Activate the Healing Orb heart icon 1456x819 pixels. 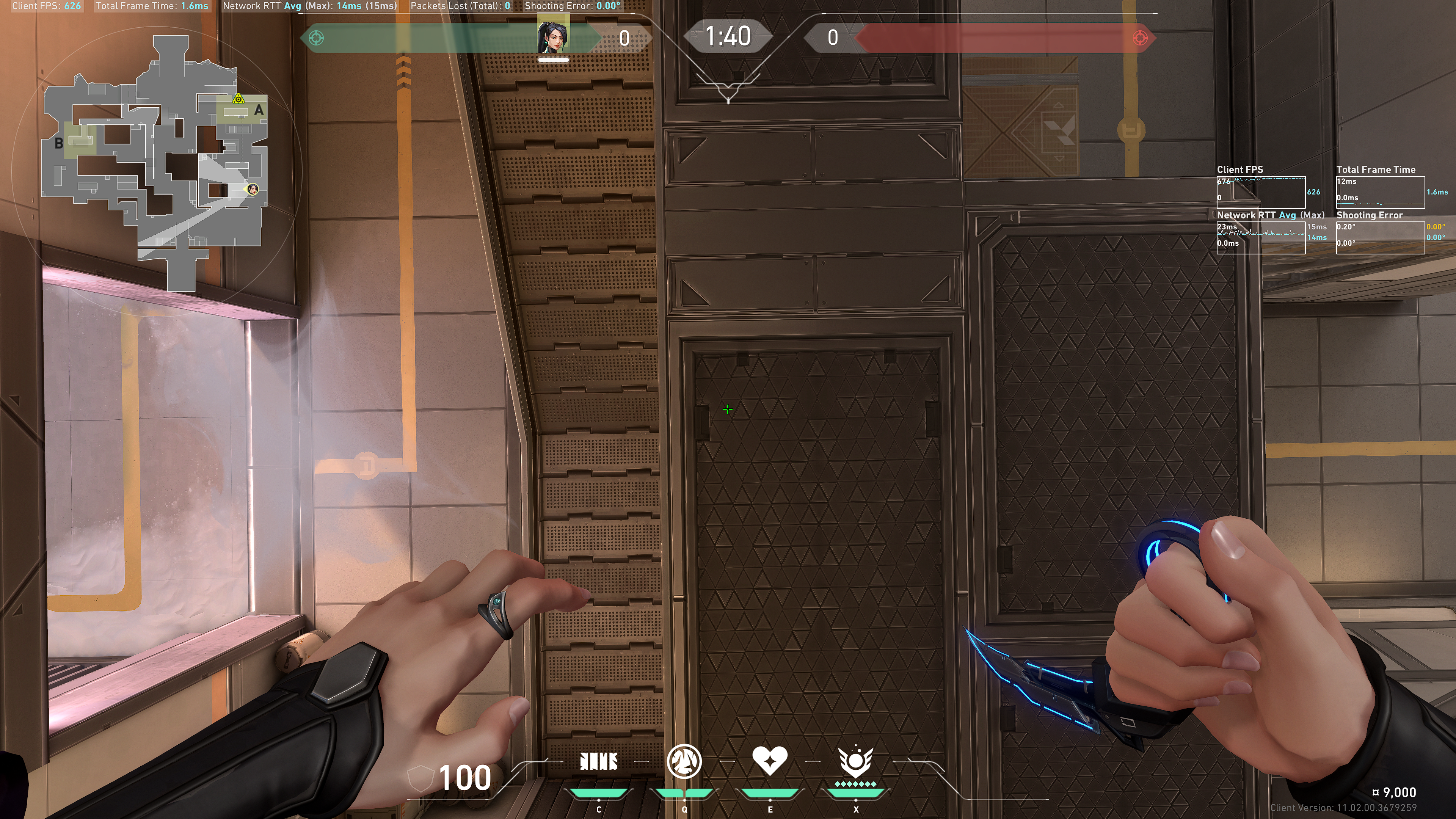(x=769, y=760)
